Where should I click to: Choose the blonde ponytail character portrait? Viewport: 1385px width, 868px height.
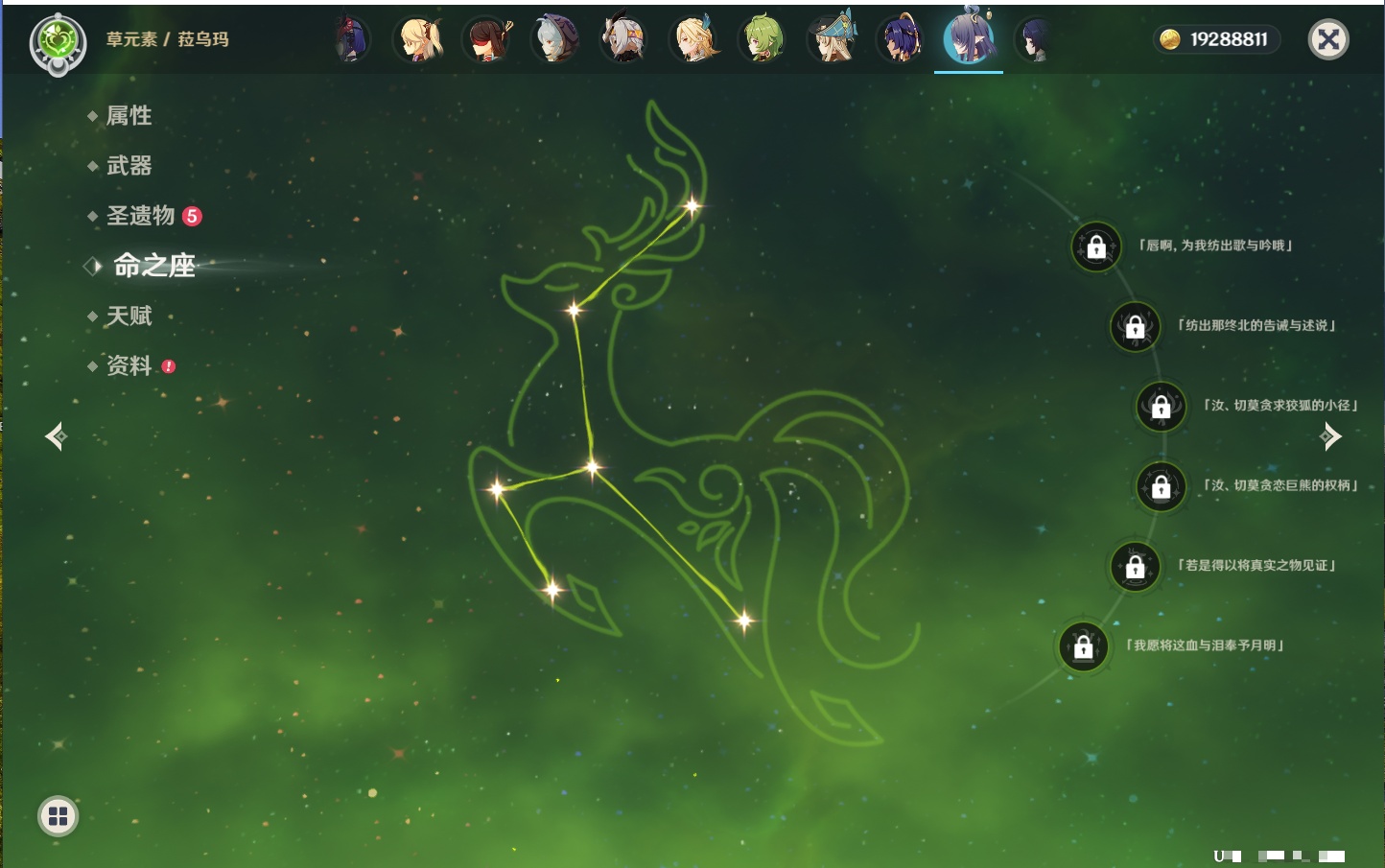pos(419,39)
